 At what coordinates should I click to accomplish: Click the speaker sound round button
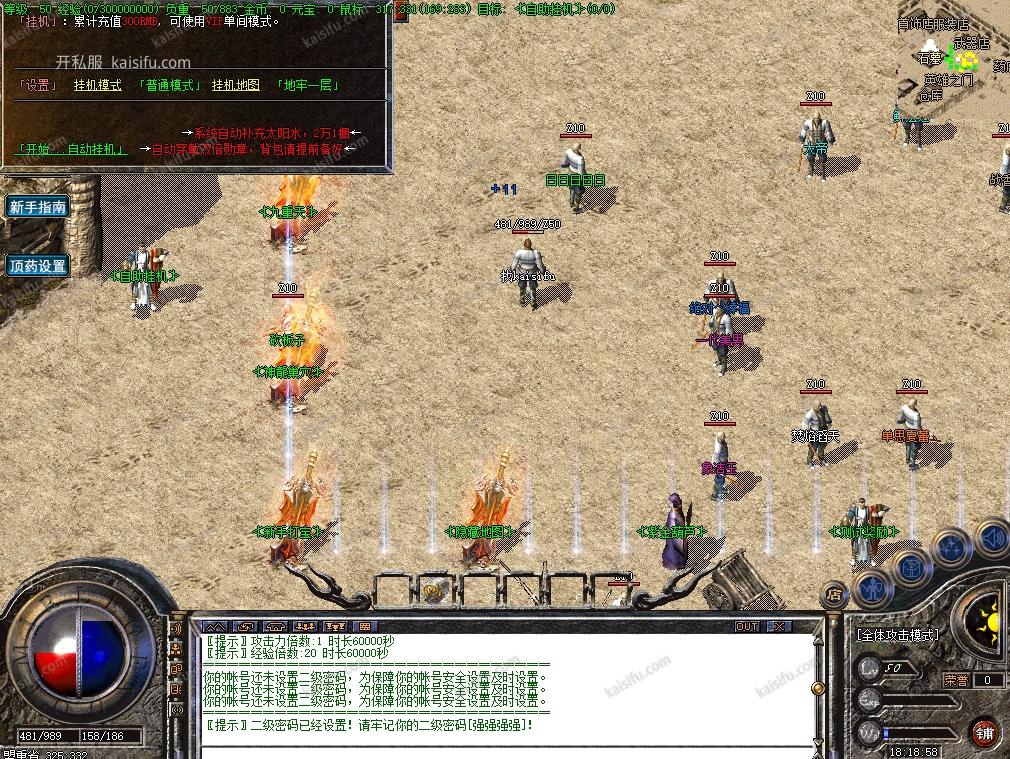coord(991,539)
